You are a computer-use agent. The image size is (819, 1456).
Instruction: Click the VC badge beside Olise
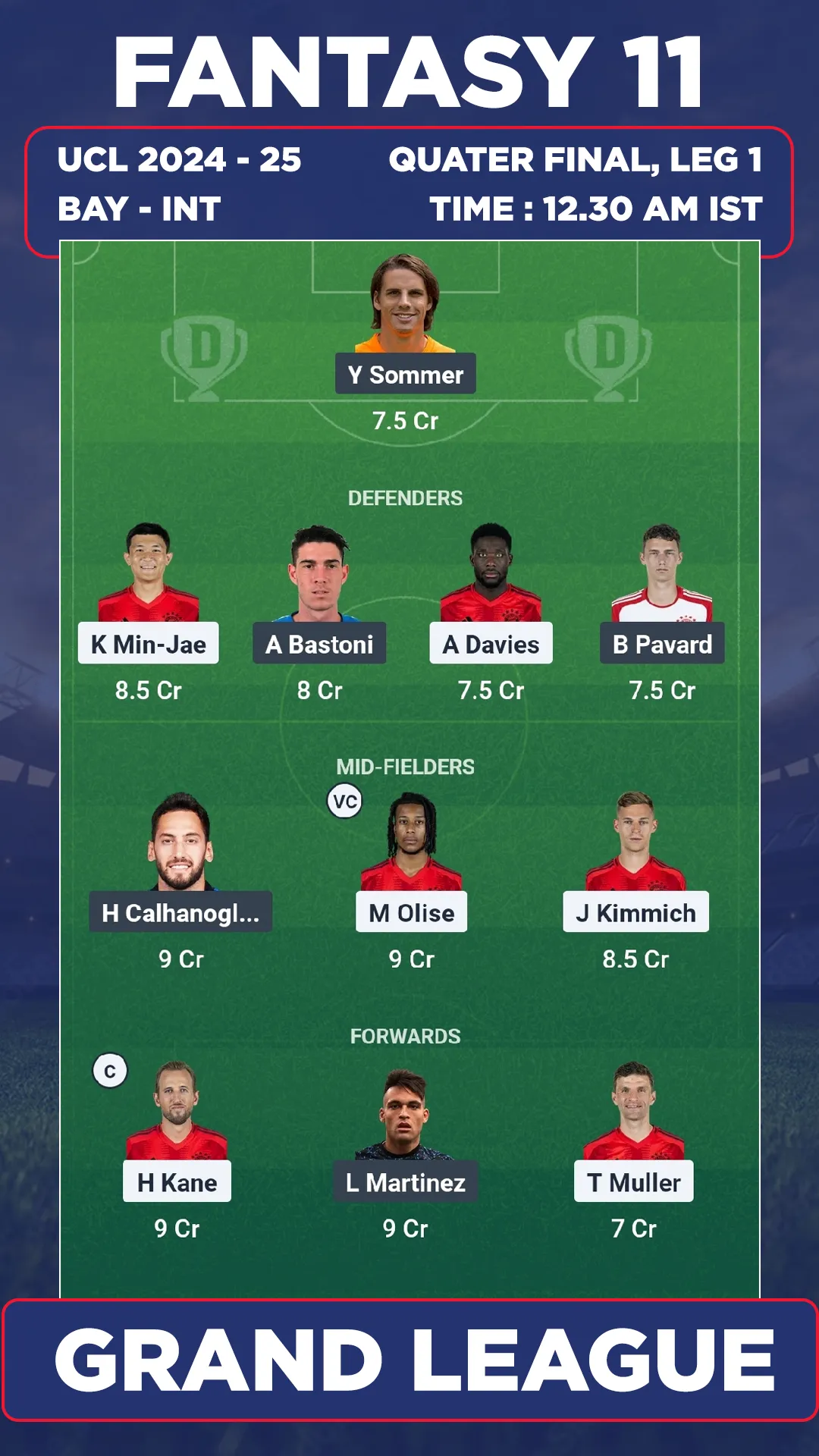click(345, 802)
